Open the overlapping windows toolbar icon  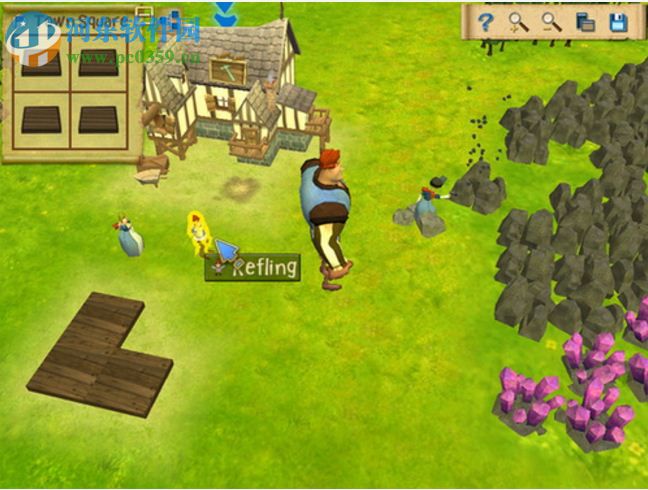(x=585, y=22)
